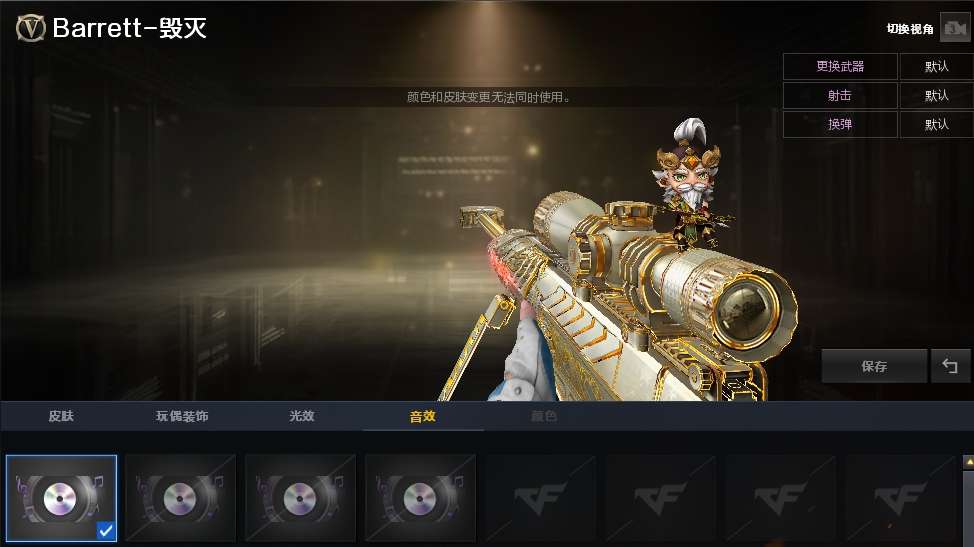
Task: Open the 默认 setting beside 换弹
Action: click(936, 125)
